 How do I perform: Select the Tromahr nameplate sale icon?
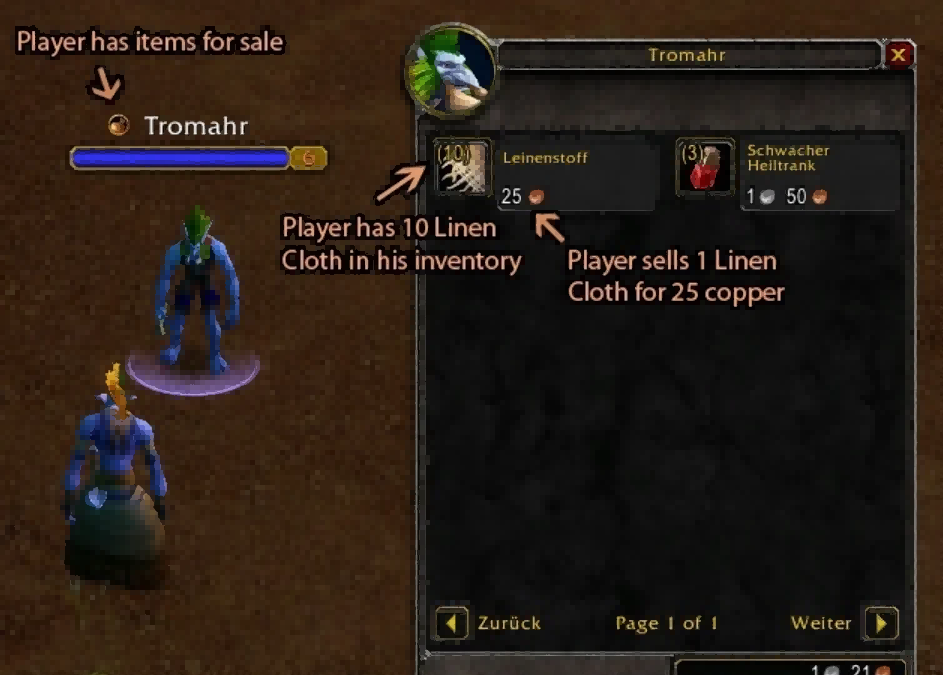[x=119, y=126]
